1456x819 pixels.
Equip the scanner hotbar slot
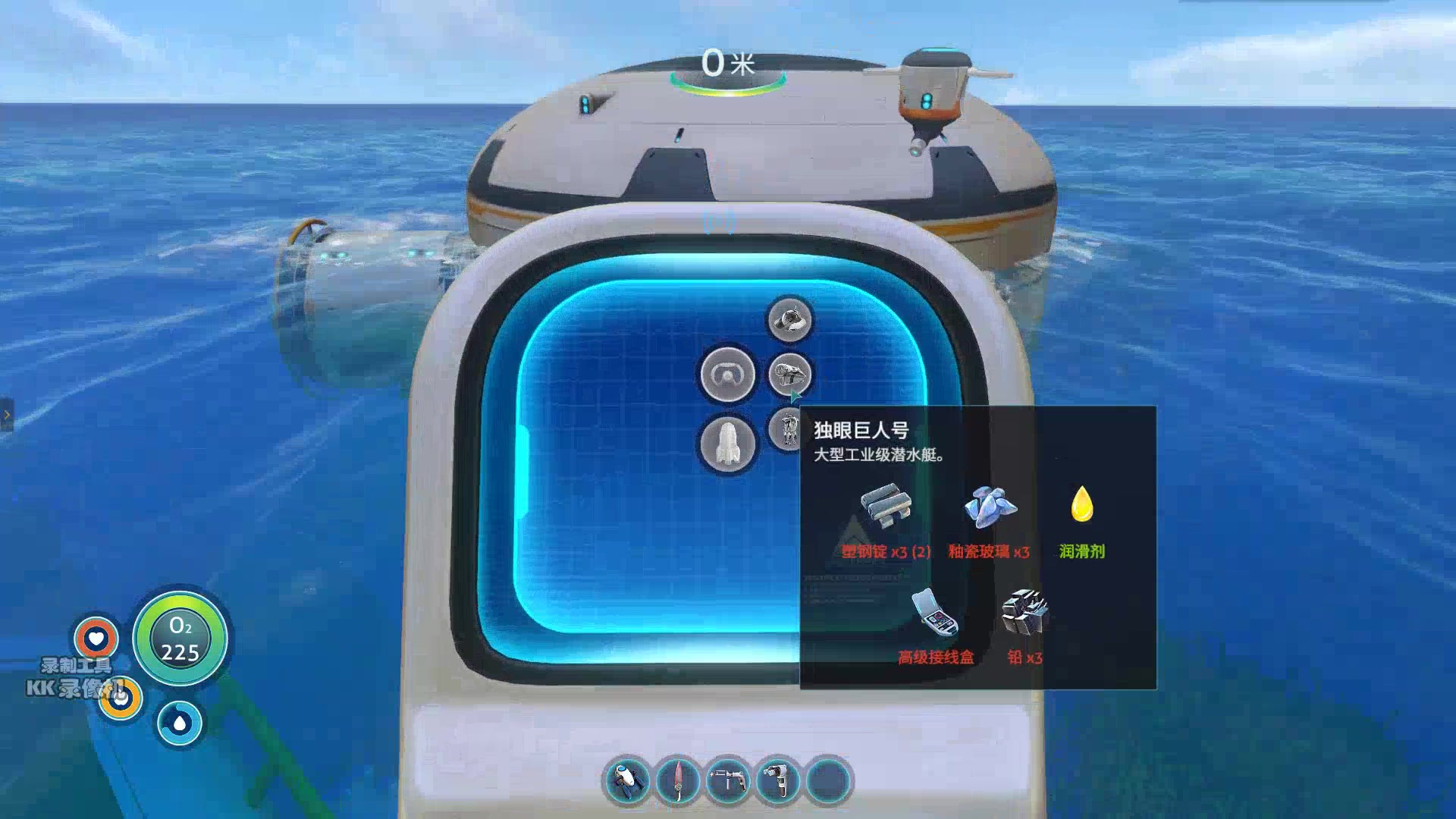pos(778,780)
